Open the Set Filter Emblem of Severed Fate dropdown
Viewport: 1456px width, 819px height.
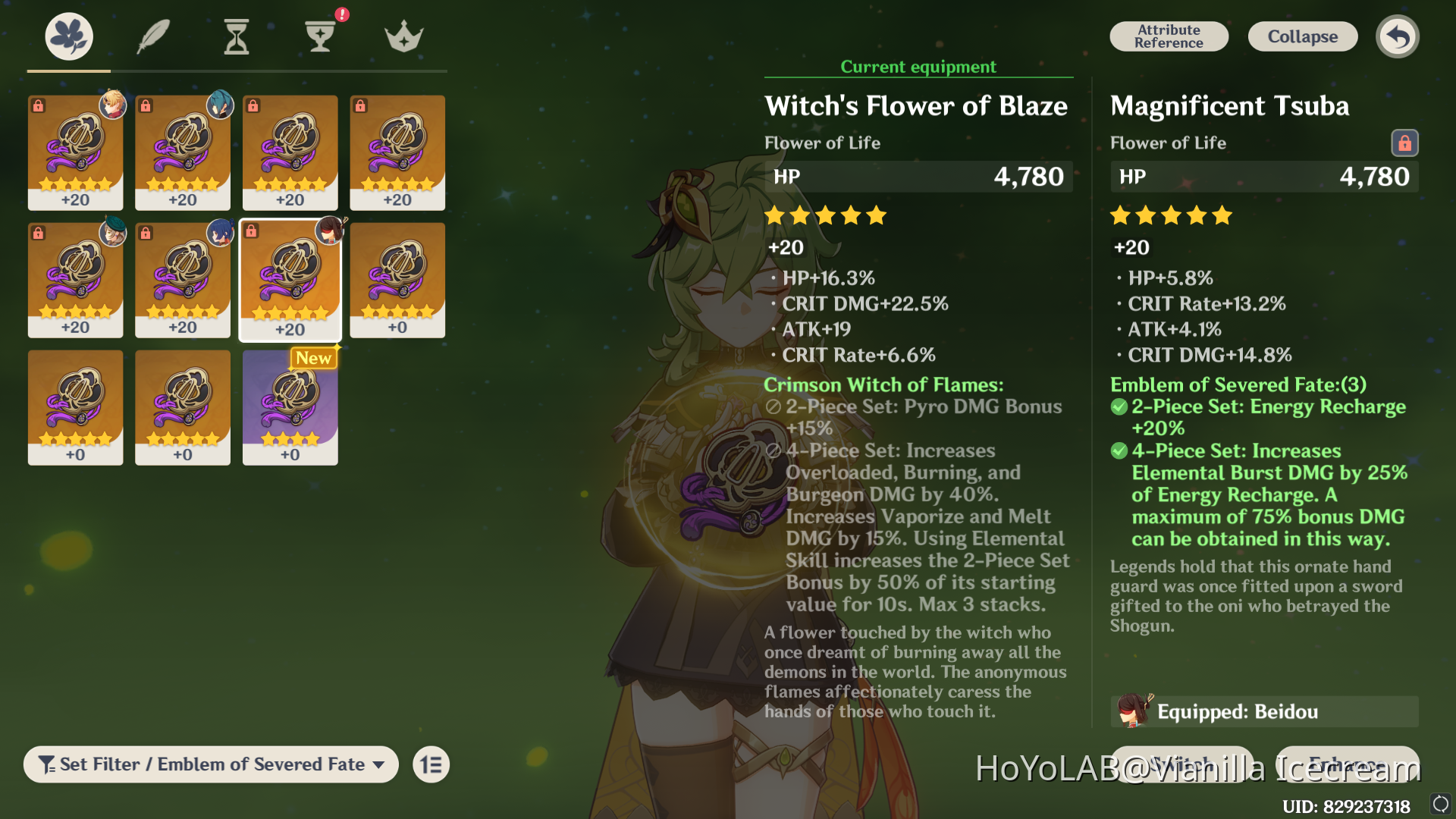pos(211,764)
